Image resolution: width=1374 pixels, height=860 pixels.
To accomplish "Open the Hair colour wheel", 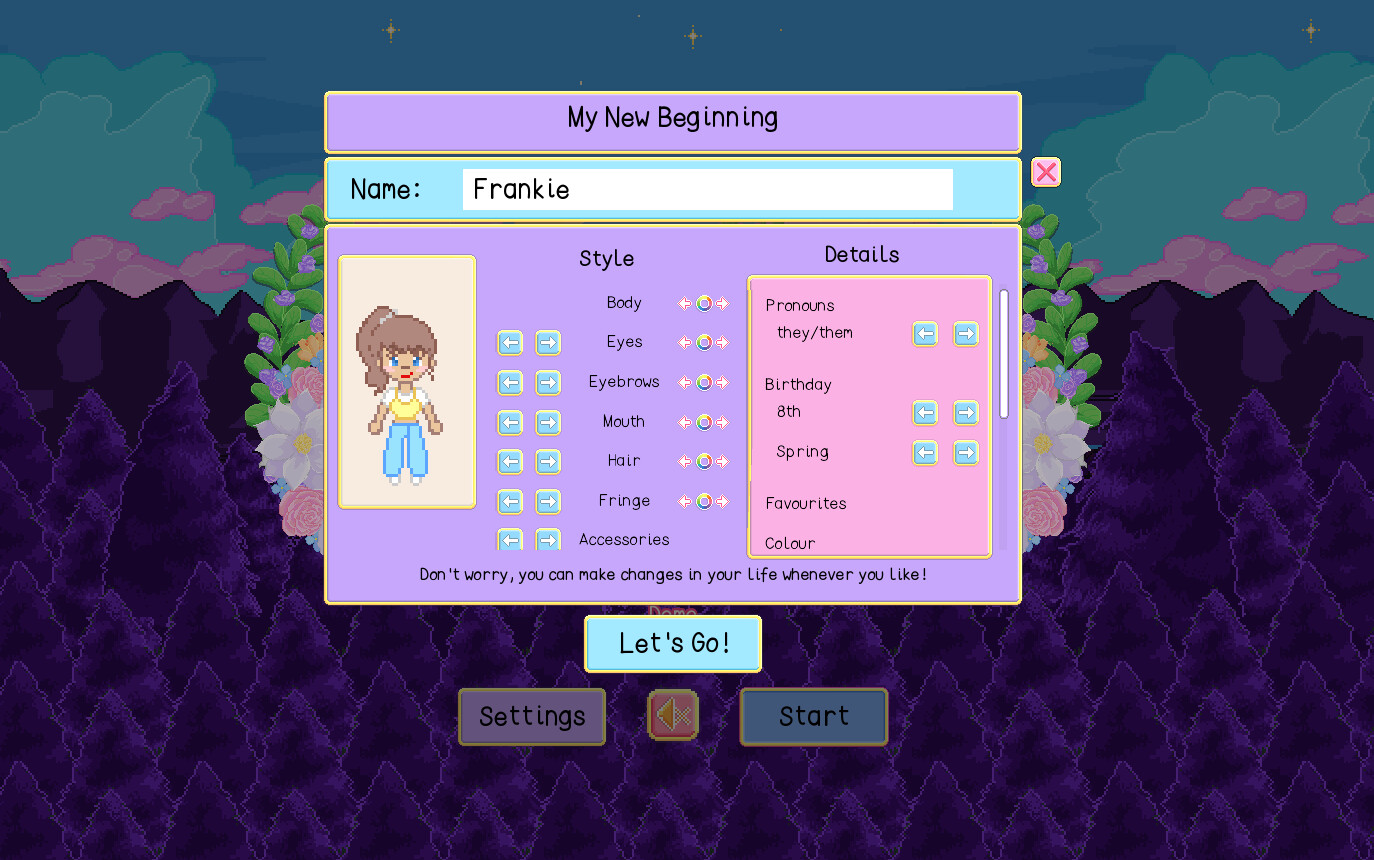I will [703, 461].
